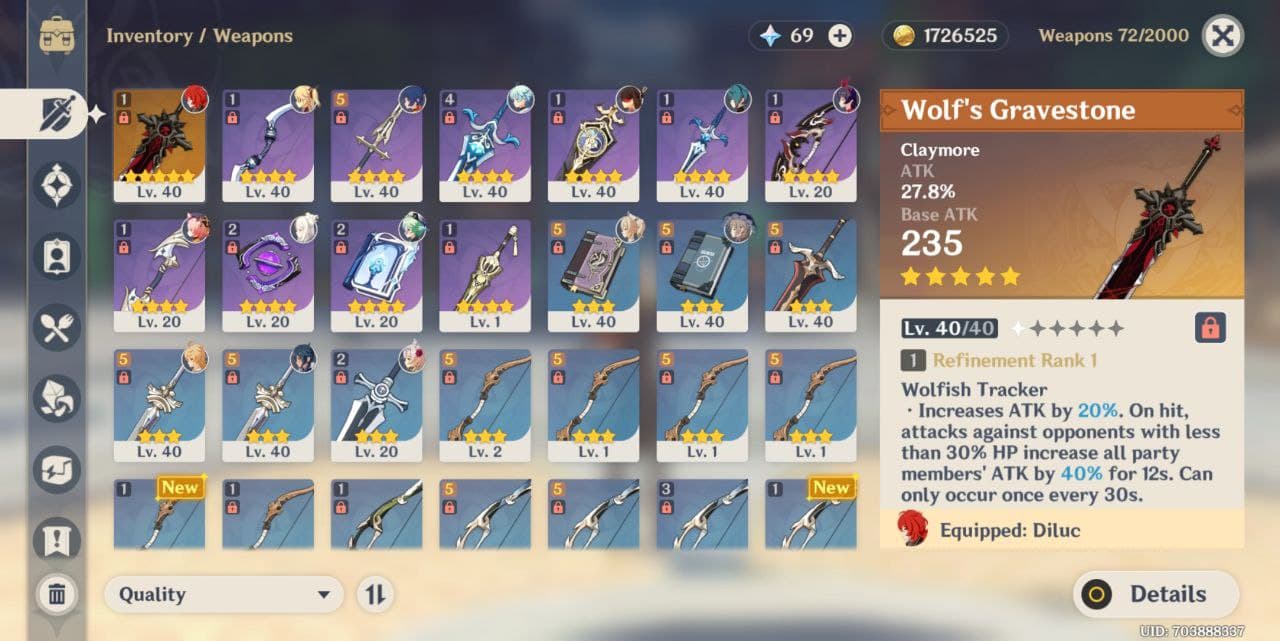
Task: Select the purple orb catalyst at Lv. 20
Action: pos(267,275)
